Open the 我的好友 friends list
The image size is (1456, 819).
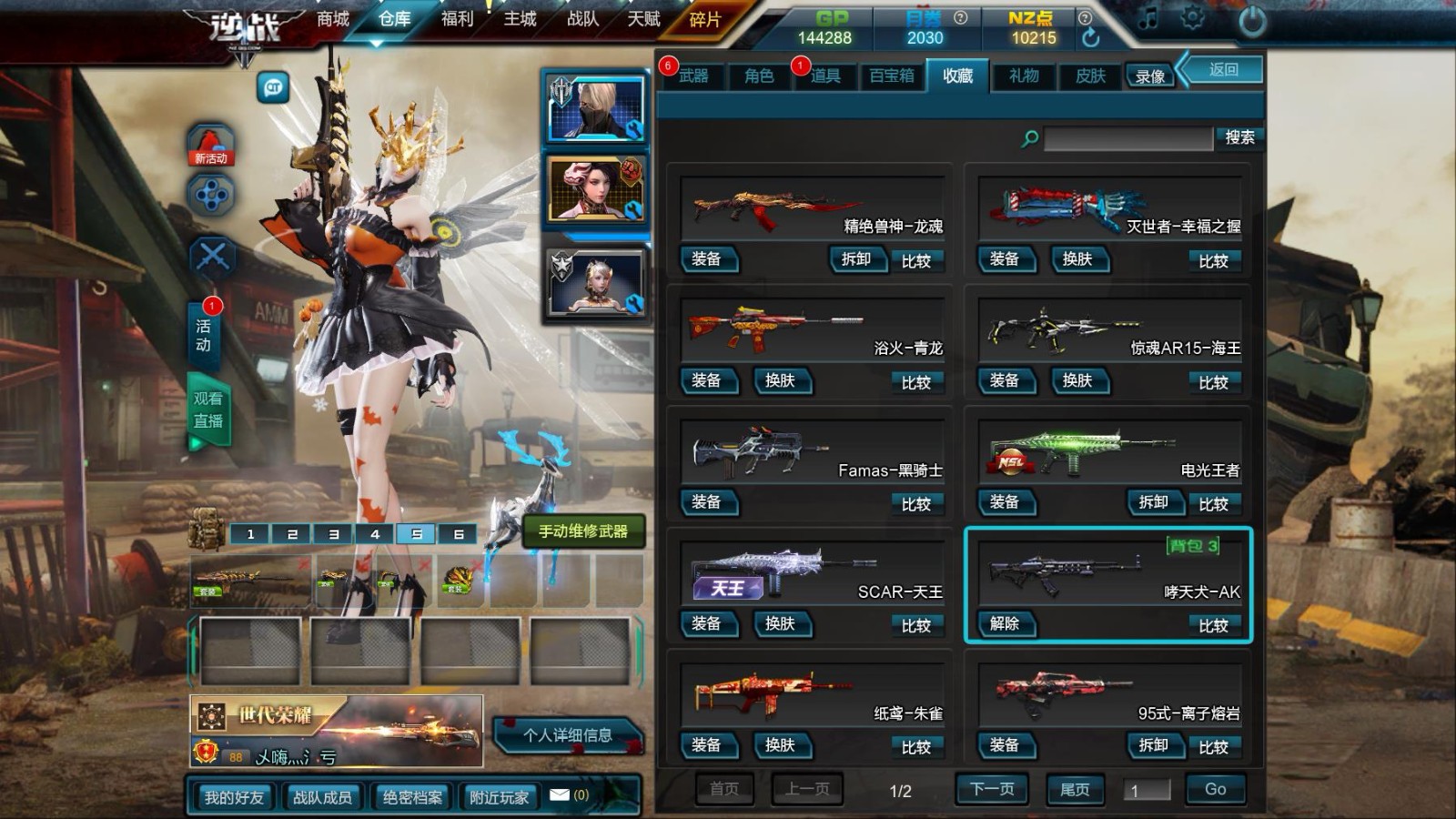click(x=234, y=797)
